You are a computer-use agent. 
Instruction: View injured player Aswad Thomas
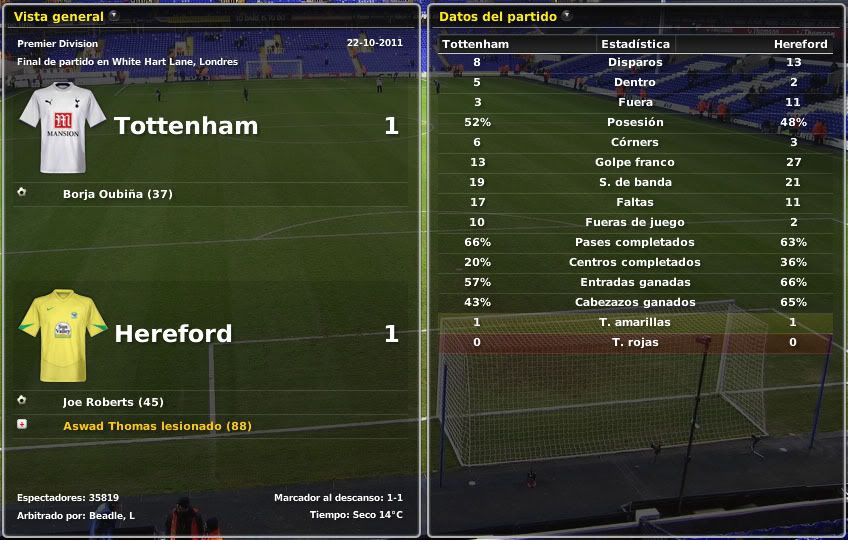[157, 426]
